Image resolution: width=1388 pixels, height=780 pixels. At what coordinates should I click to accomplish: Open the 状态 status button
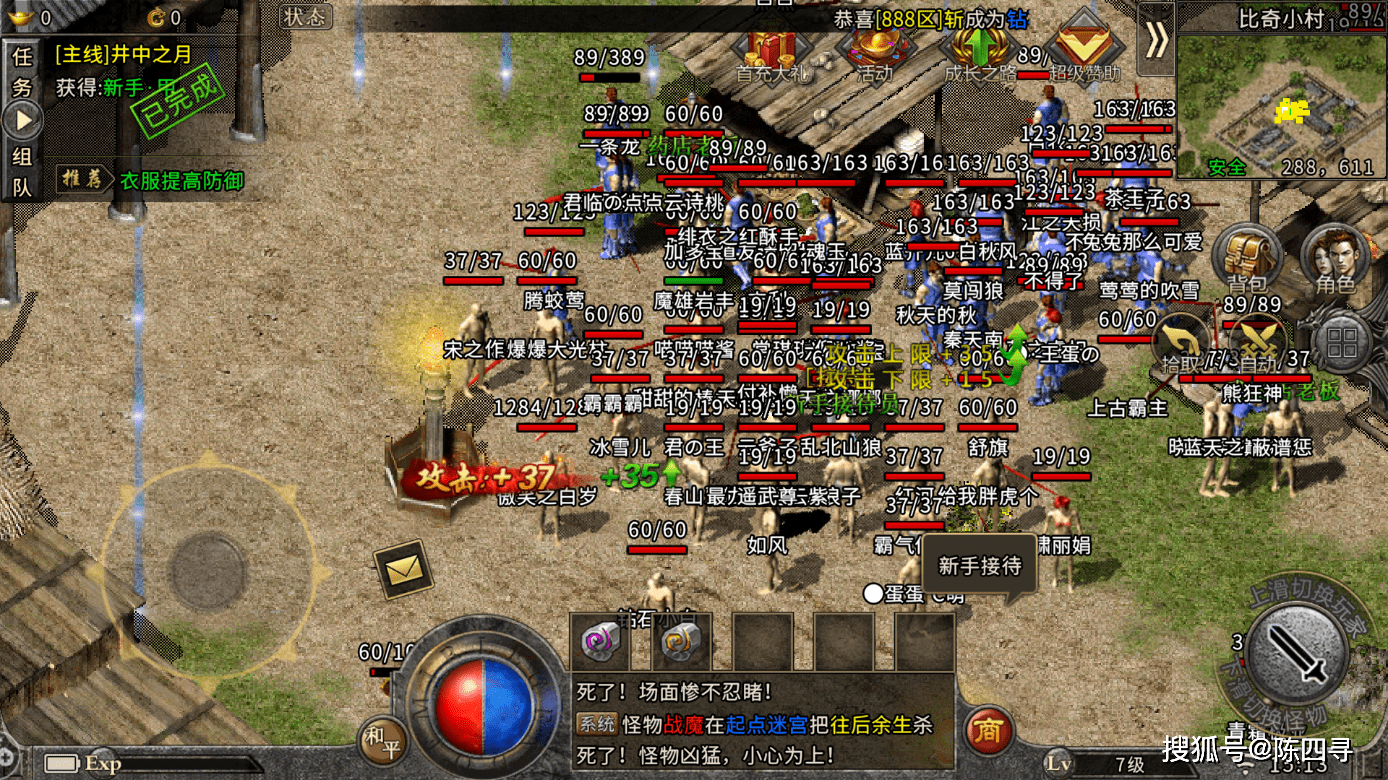(304, 16)
